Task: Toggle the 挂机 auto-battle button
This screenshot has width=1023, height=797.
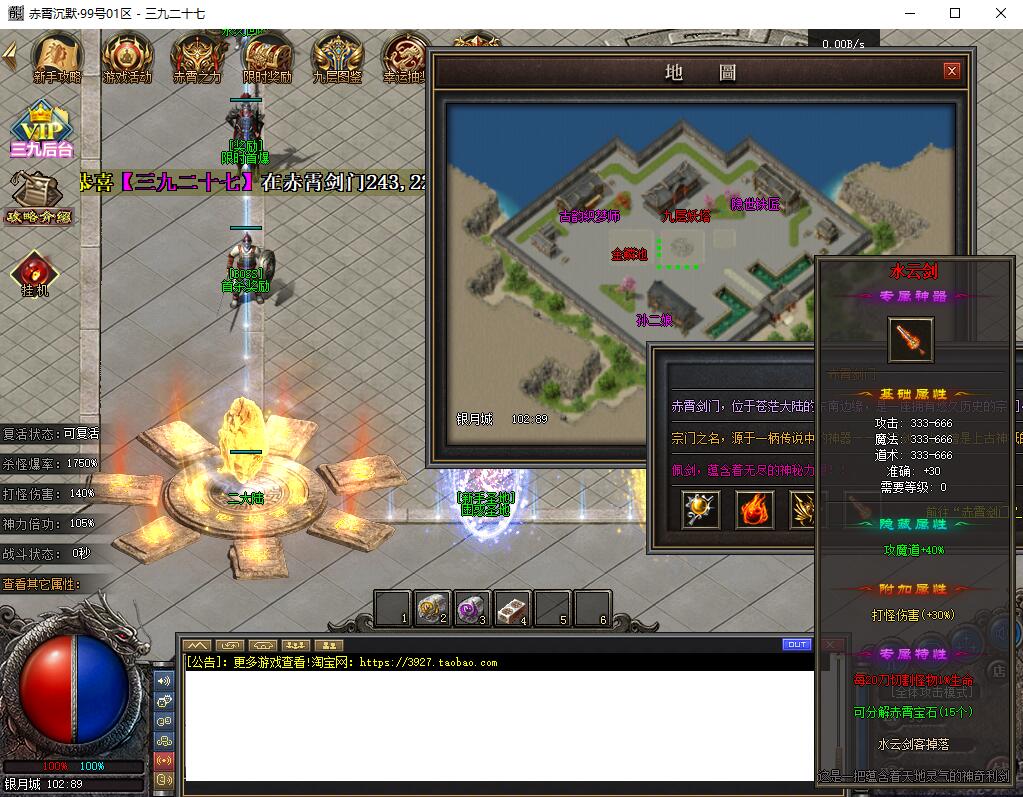Action: tap(35, 272)
